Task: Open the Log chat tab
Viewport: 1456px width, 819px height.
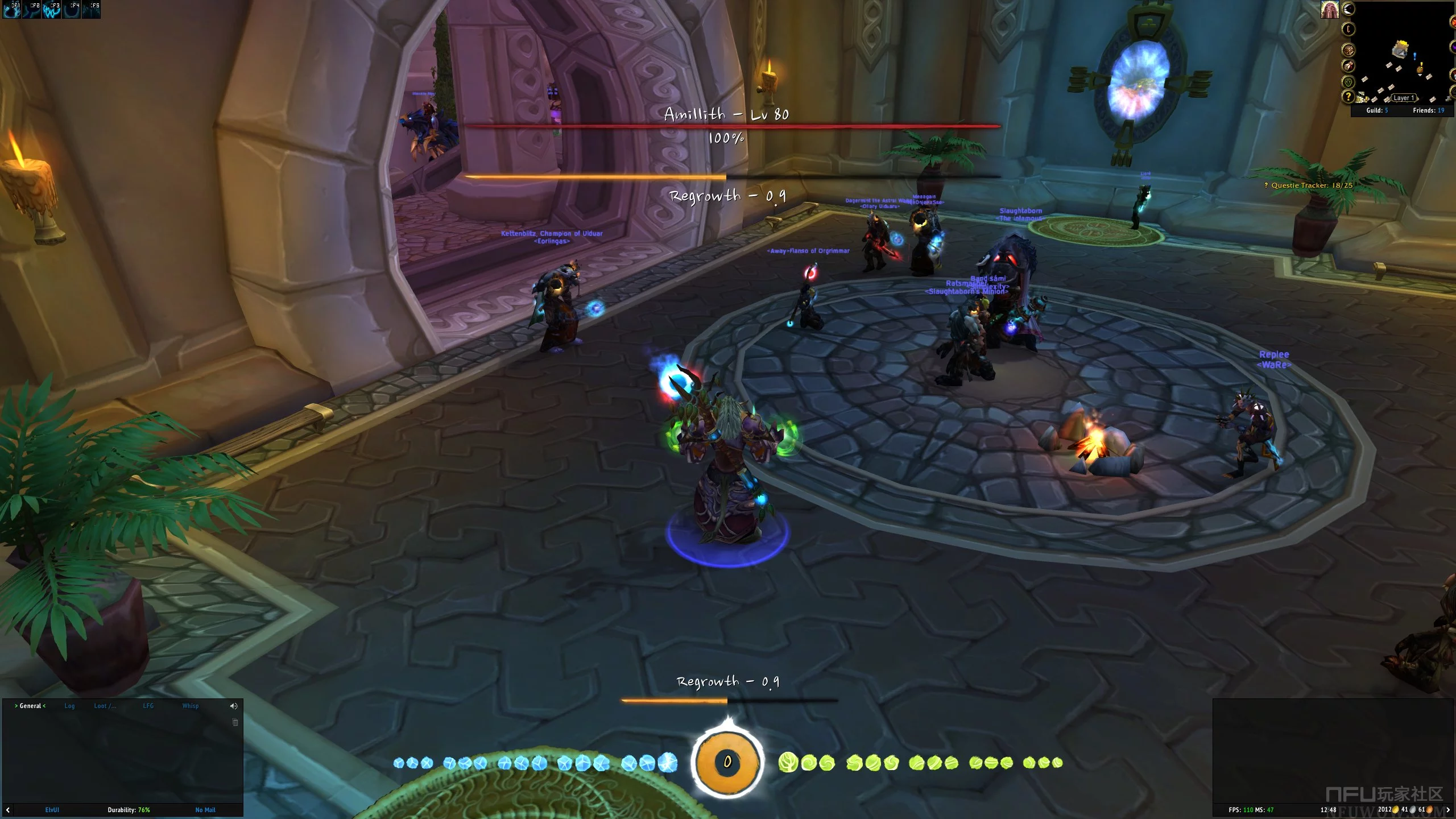Action: [x=69, y=706]
